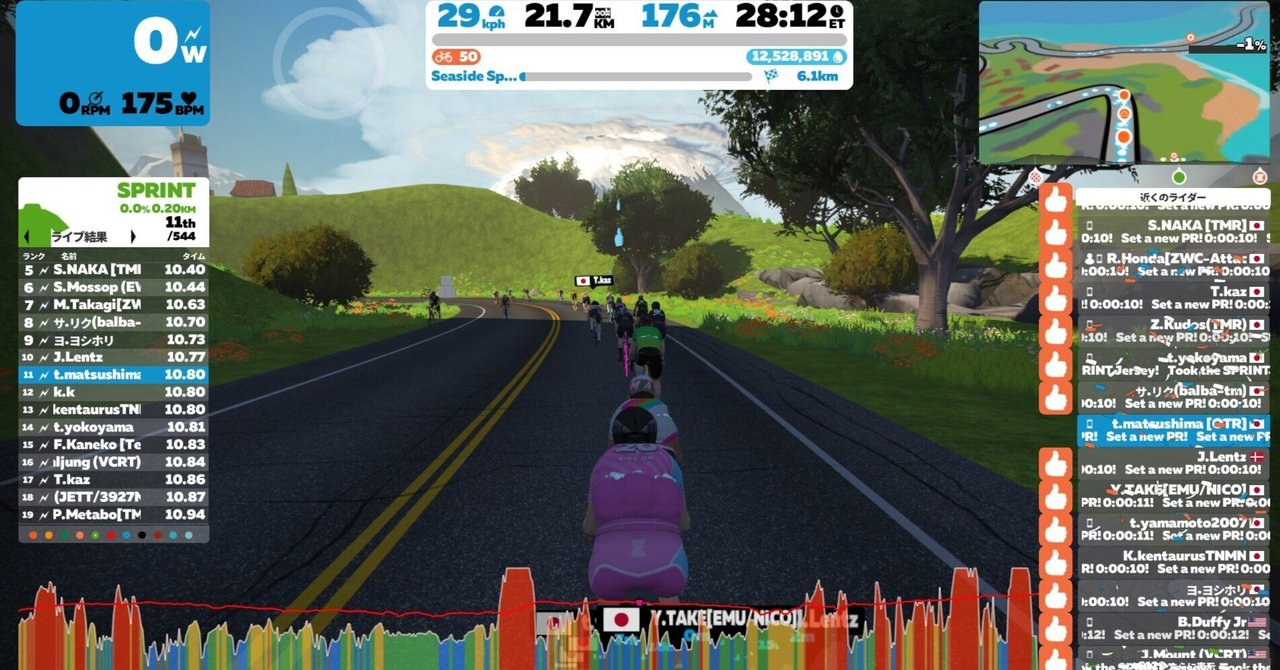This screenshot has height=670, width=1280.
Task: Give T.kaz a Ride On thumbs-up
Action: click(1055, 299)
